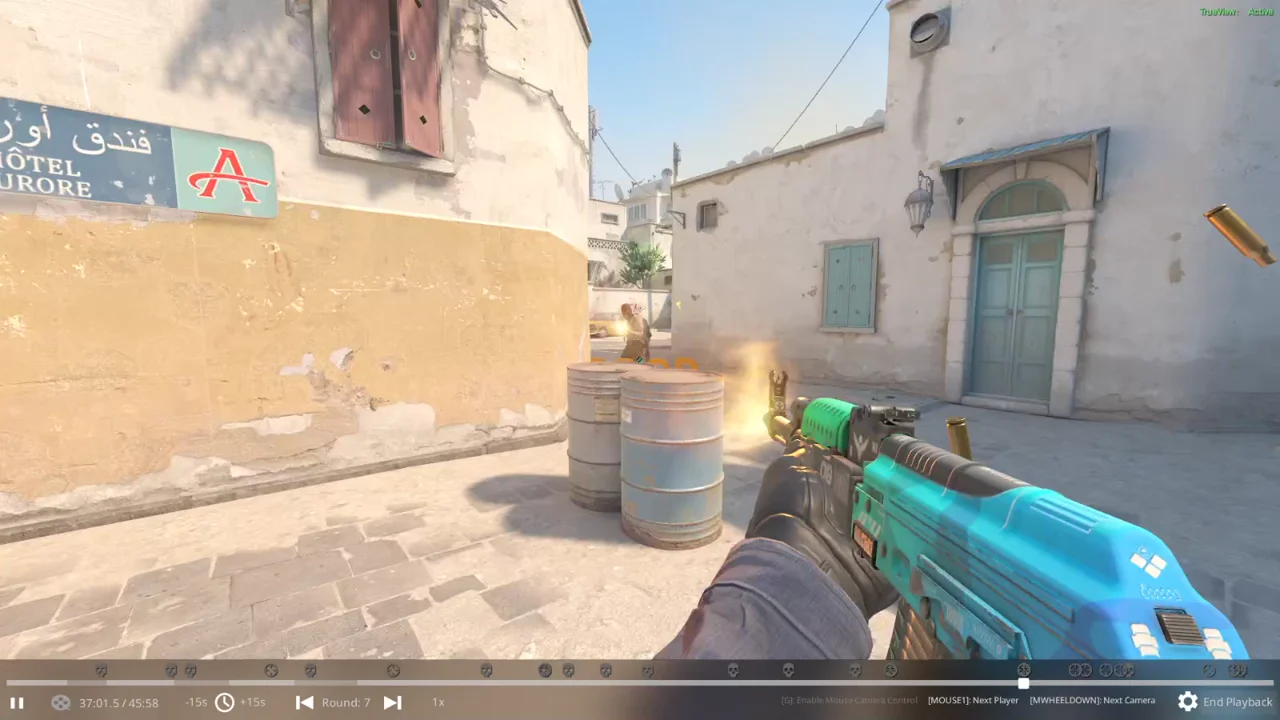Image resolution: width=1280 pixels, height=720 pixels.
Task: Click Next Player via MOUSE1 hint
Action: (973, 700)
